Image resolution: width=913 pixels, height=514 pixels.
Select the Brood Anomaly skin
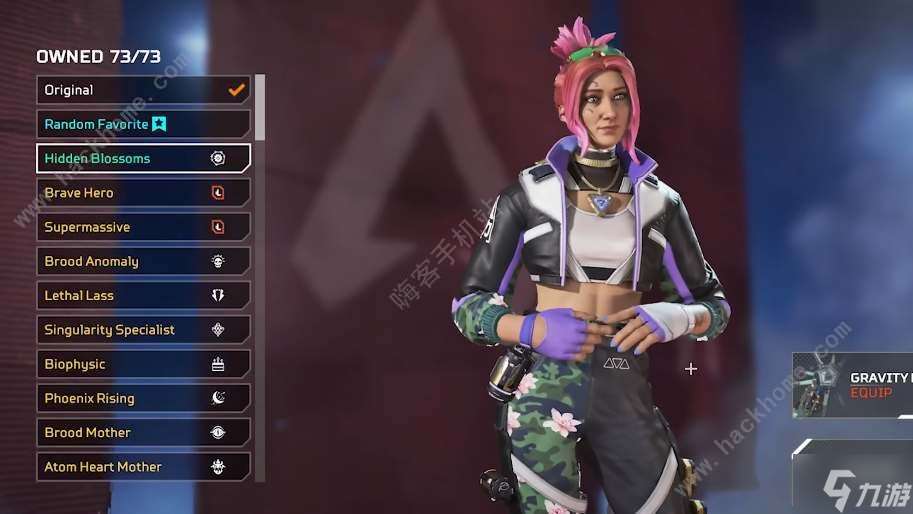pyautogui.click(x=143, y=261)
